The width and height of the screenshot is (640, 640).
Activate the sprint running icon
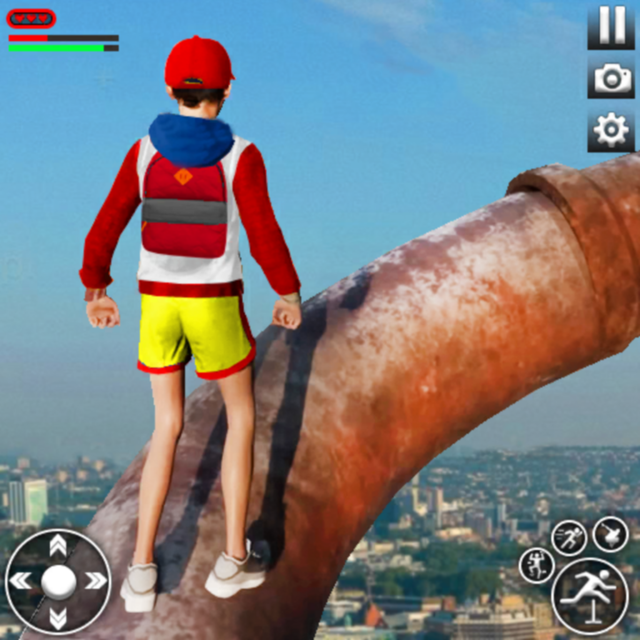coord(570,537)
